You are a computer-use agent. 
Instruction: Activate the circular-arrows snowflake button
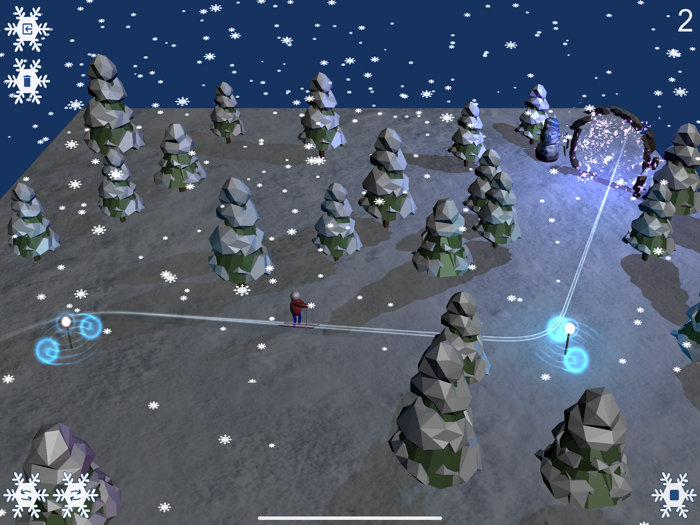click(x=27, y=494)
